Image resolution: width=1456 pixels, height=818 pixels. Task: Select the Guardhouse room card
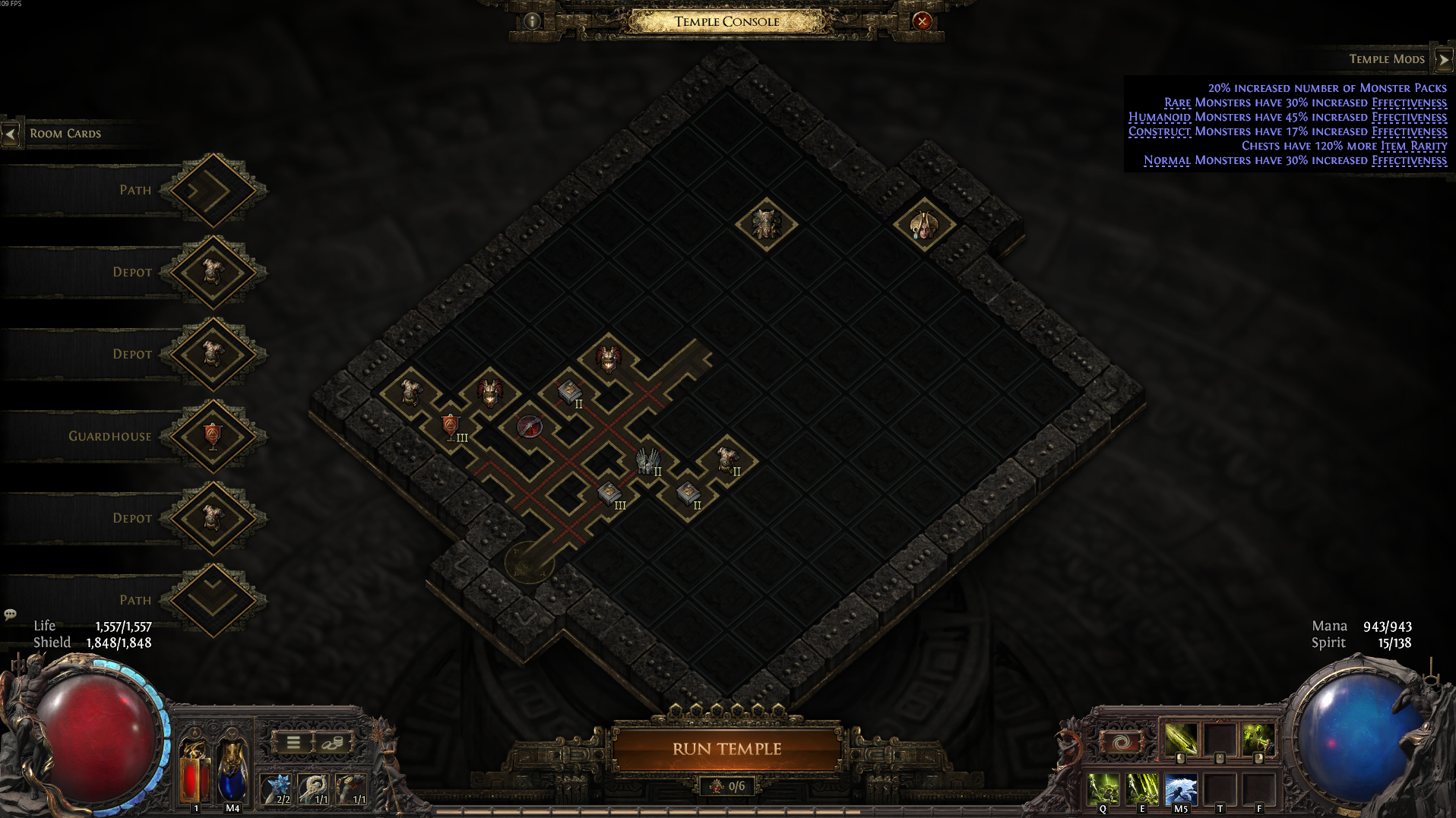tap(213, 436)
